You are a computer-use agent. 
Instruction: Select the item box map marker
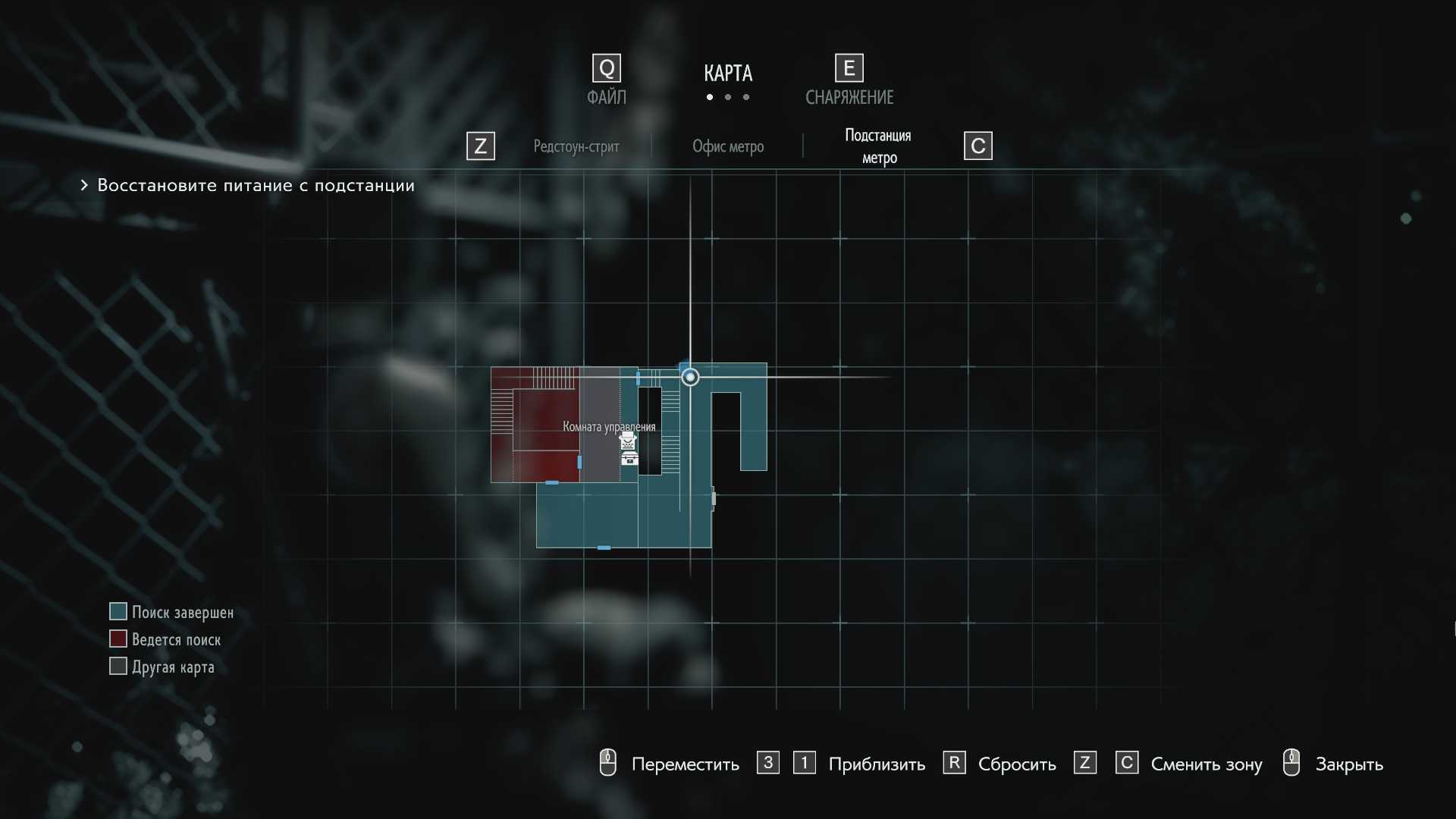(x=629, y=458)
